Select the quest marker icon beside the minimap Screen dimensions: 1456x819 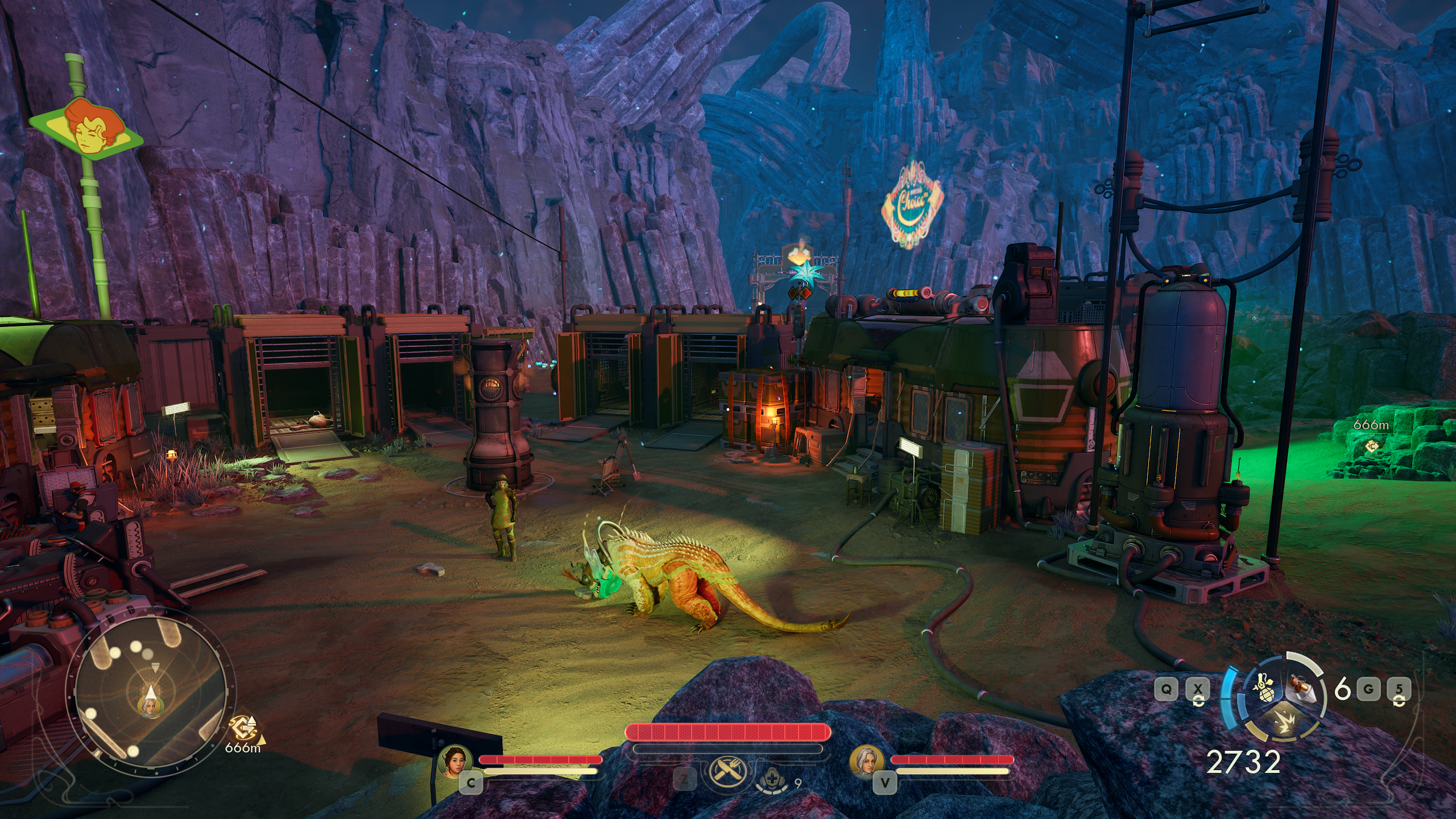pos(243,728)
